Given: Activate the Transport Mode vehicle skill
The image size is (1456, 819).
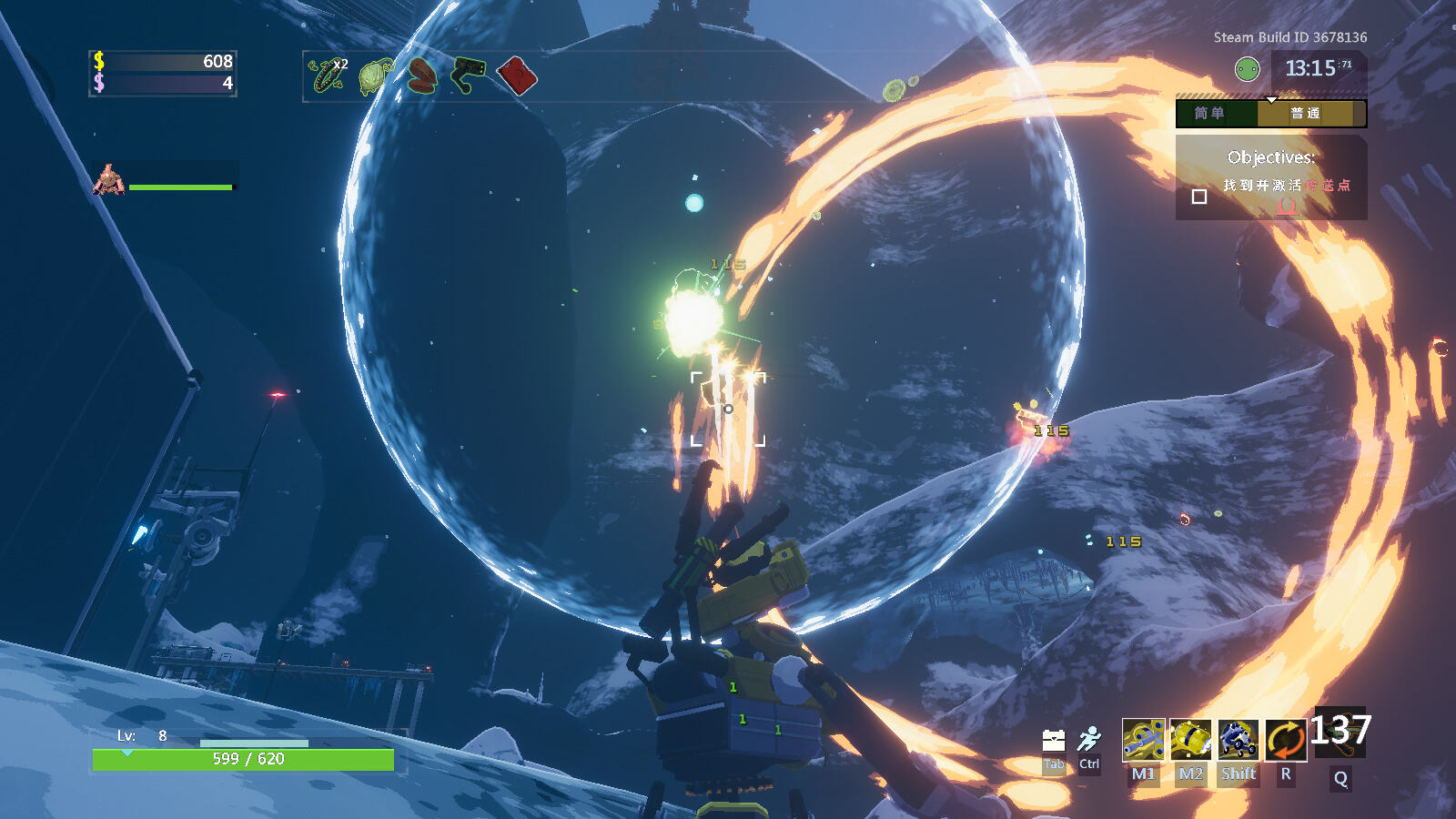Looking at the screenshot, I should coord(1238,740).
